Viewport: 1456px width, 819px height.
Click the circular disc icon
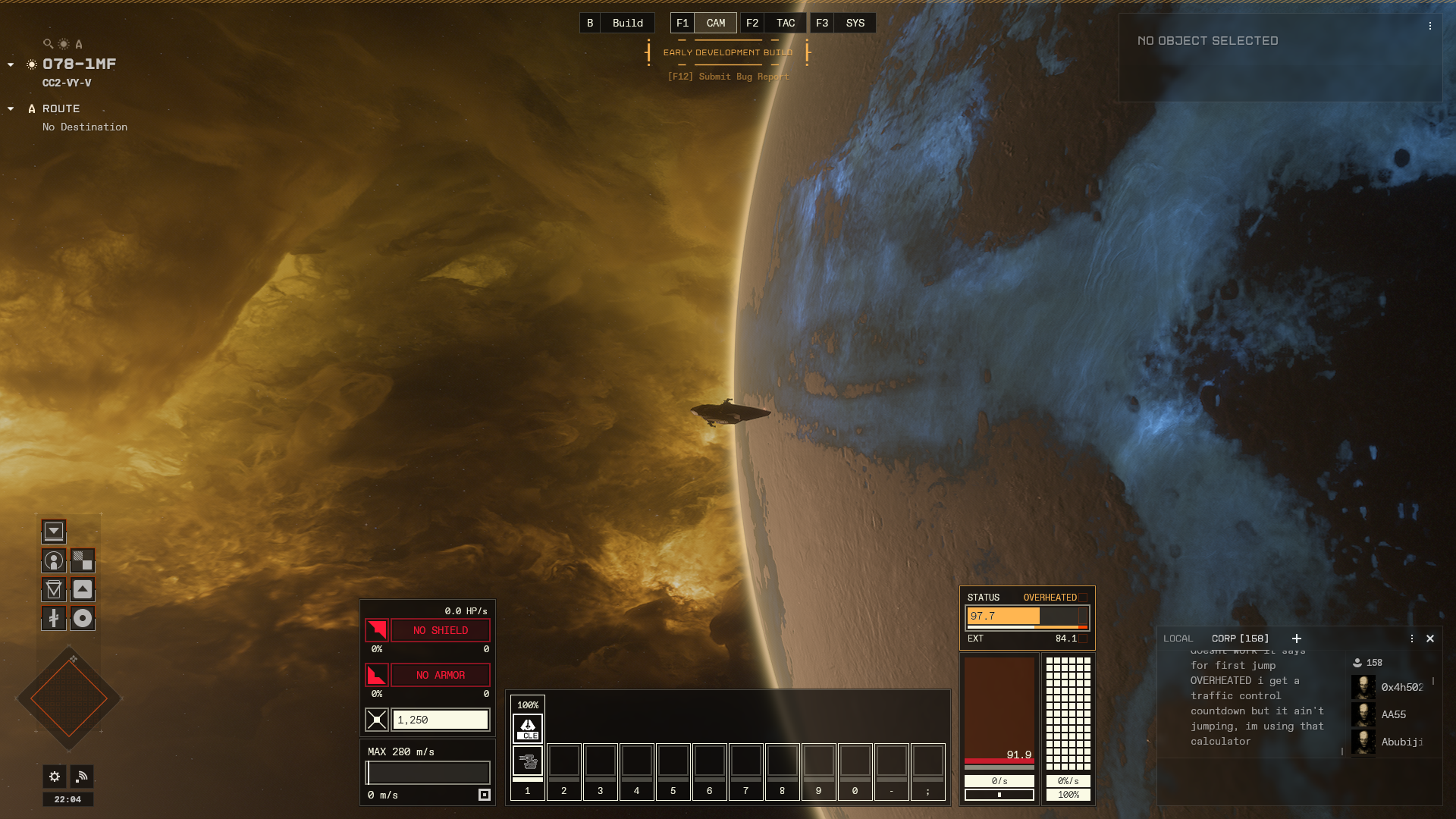pyautogui.click(x=83, y=618)
